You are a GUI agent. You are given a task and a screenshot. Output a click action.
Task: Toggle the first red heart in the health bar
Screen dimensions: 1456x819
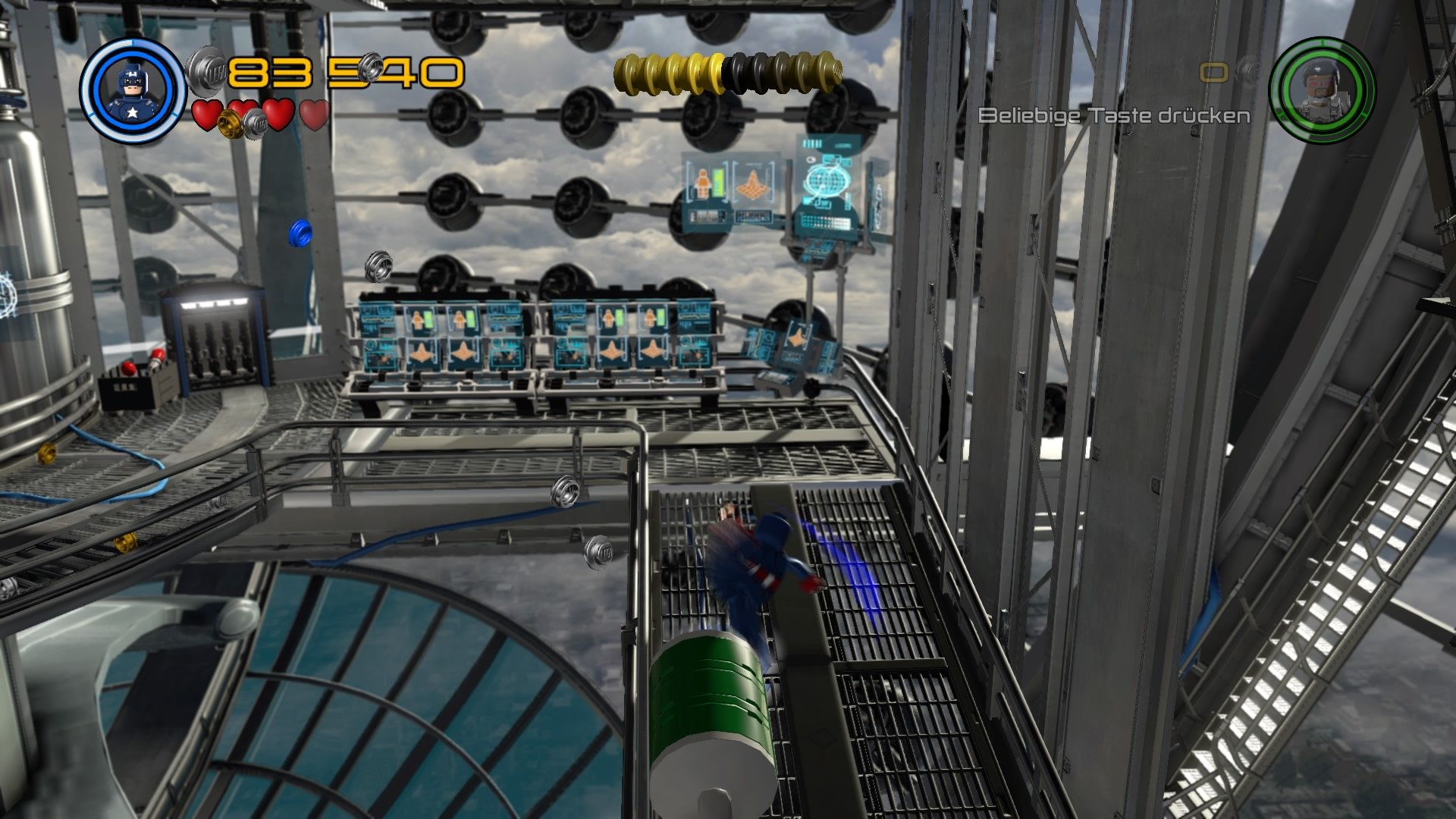(x=206, y=115)
